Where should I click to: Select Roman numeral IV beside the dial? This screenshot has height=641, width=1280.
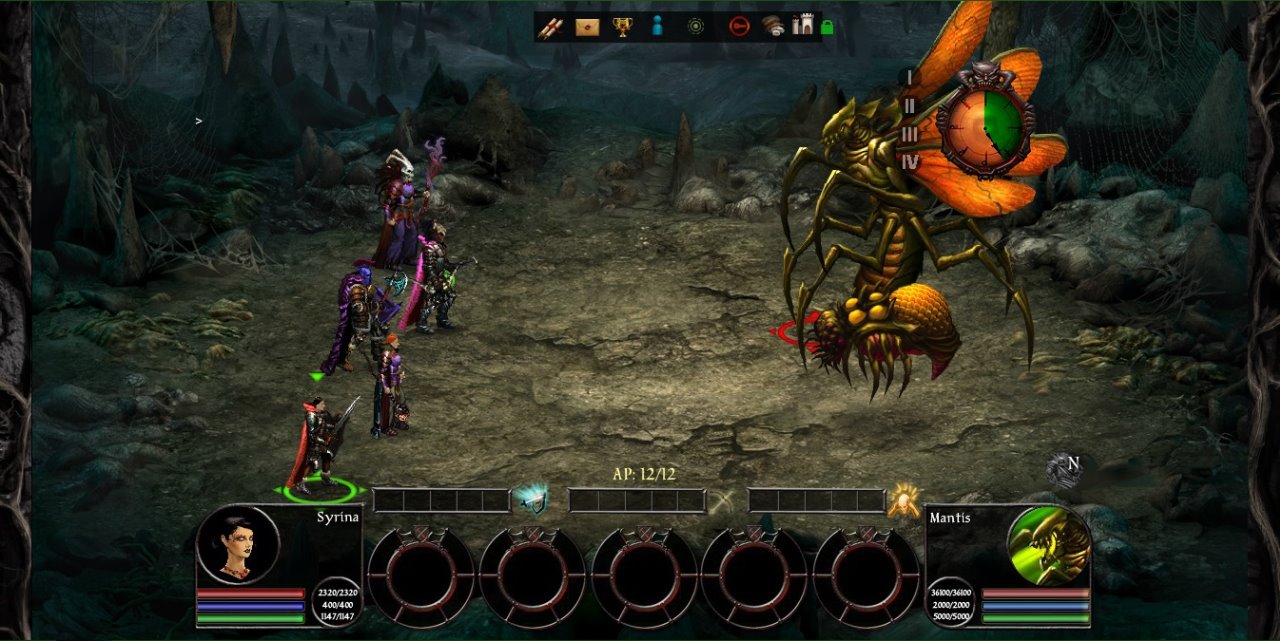pyautogui.click(x=910, y=161)
